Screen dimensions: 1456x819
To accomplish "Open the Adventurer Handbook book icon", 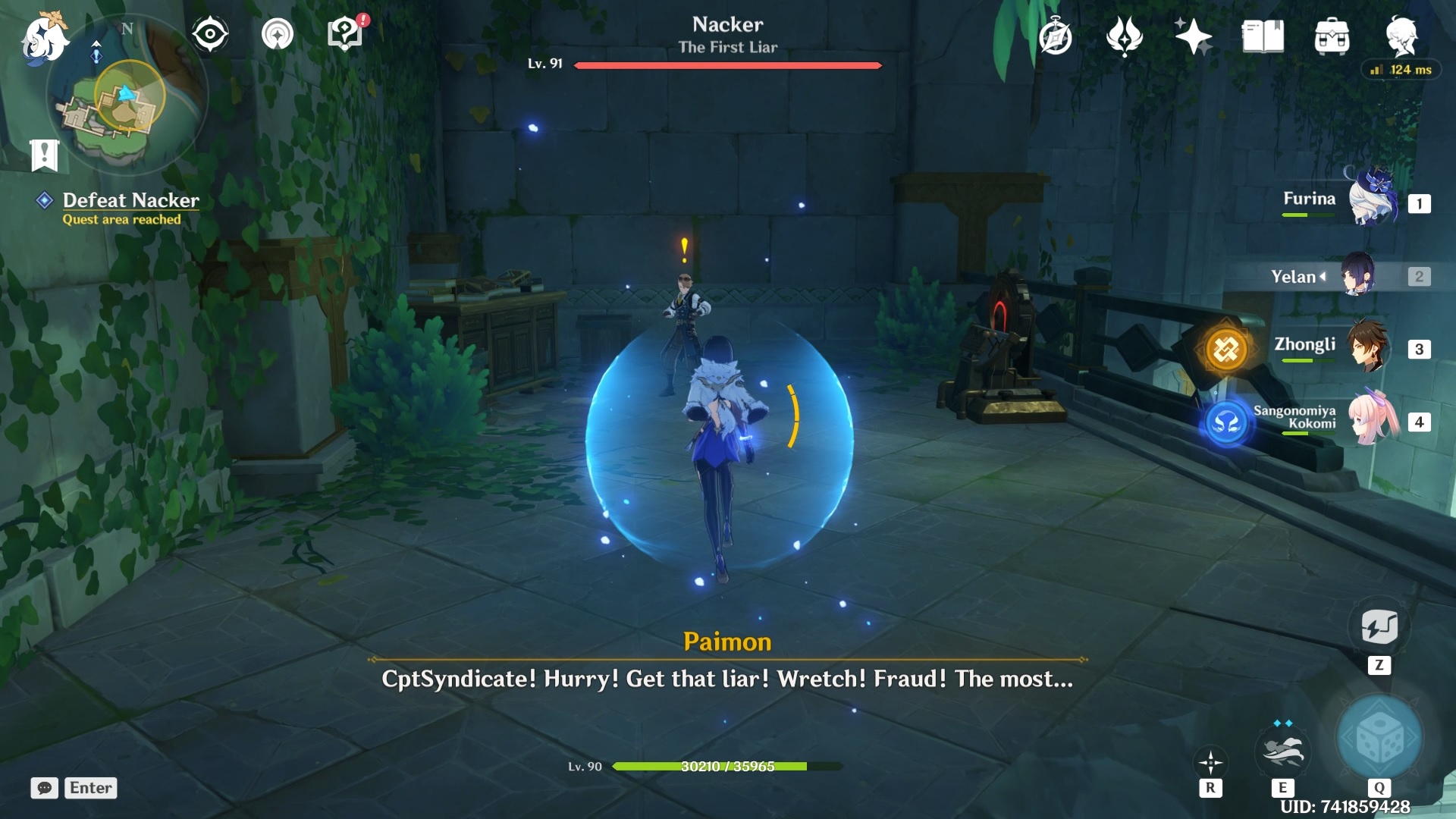I will [x=1263, y=36].
